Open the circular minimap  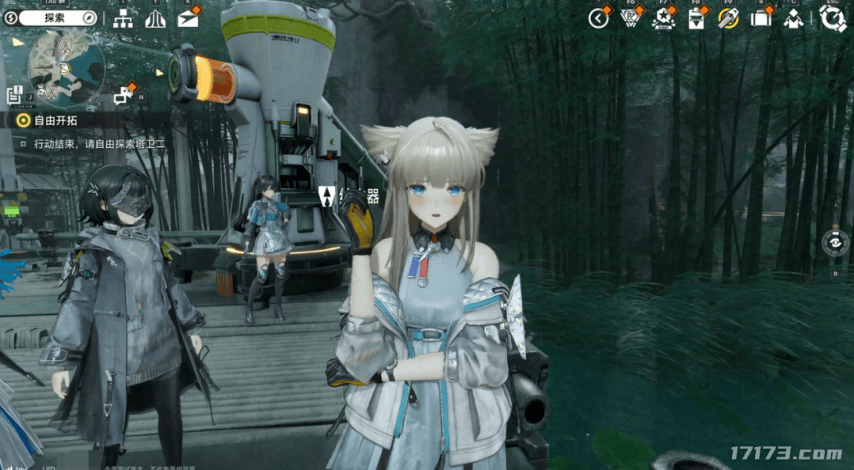(65, 64)
